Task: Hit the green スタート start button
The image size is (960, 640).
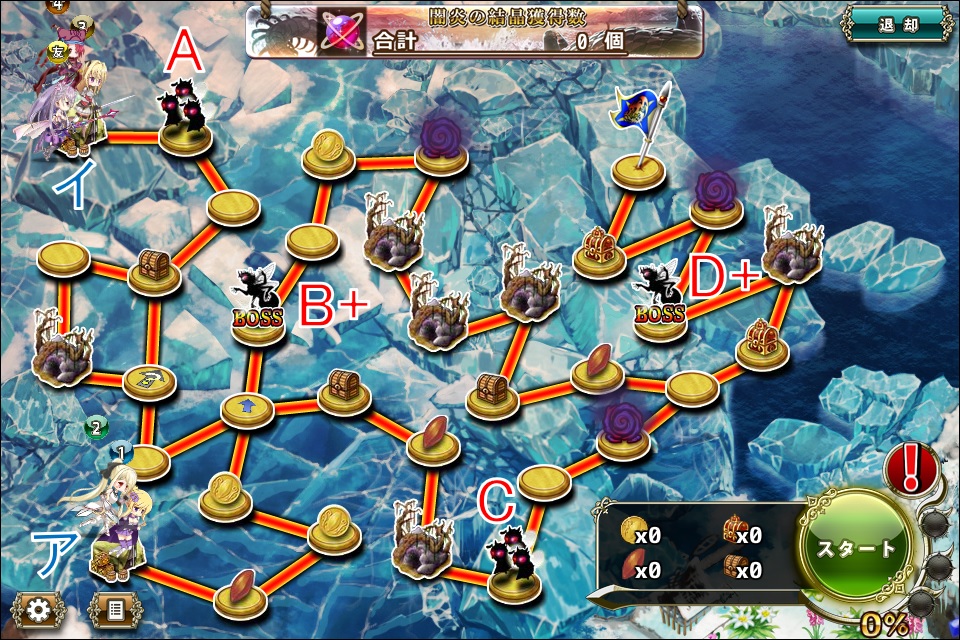Action: [857, 549]
